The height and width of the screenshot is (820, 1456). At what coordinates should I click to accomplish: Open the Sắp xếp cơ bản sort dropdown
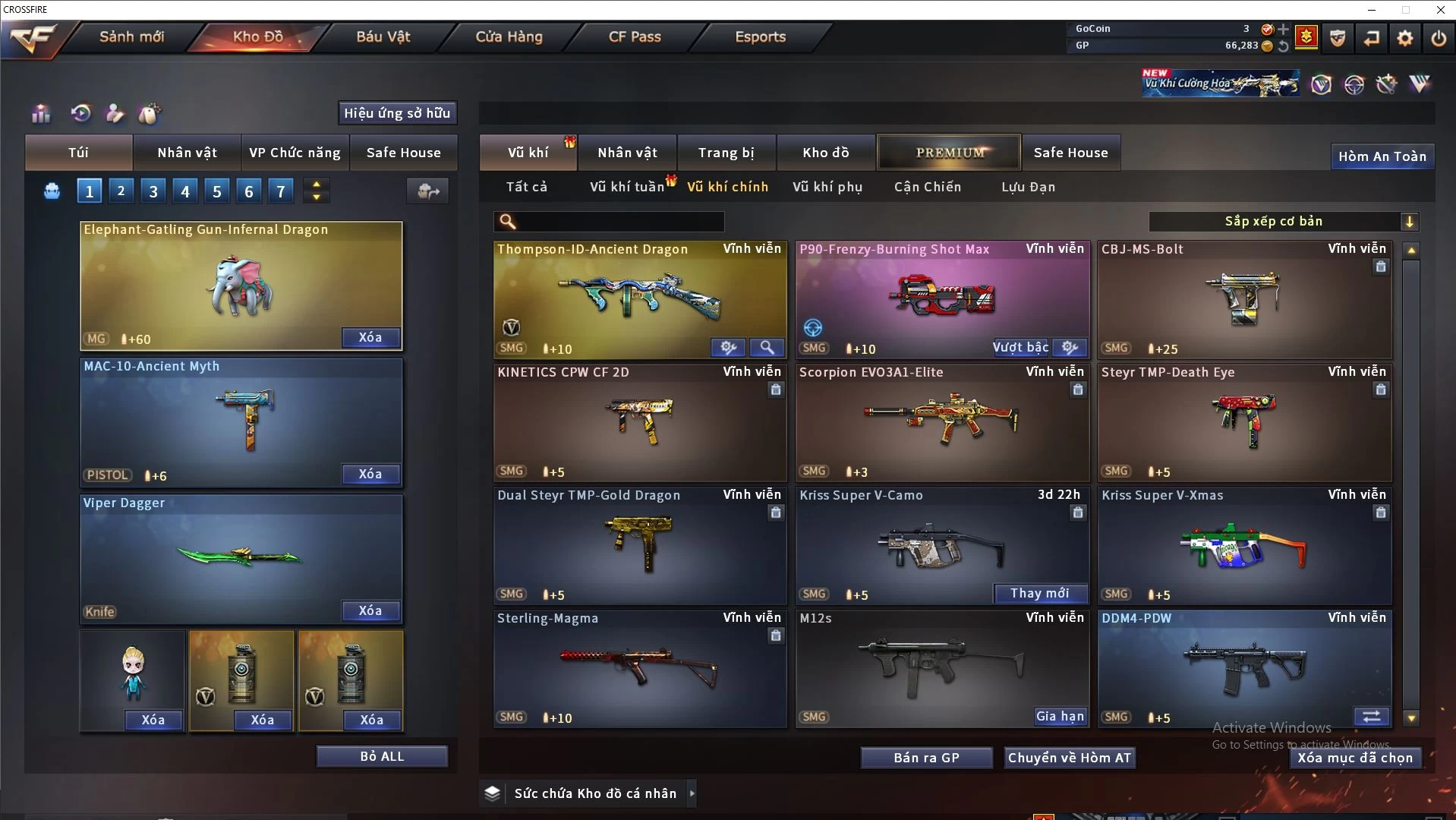click(1283, 221)
